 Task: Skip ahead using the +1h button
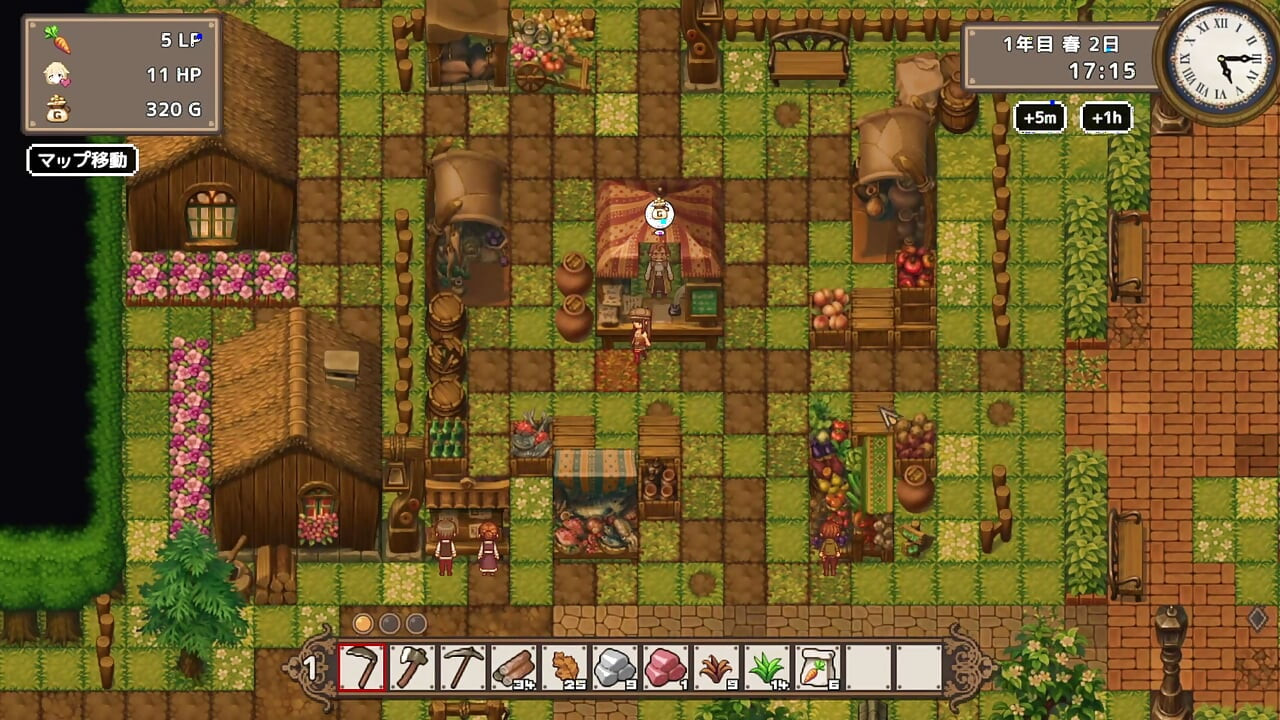click(1106, 118)
